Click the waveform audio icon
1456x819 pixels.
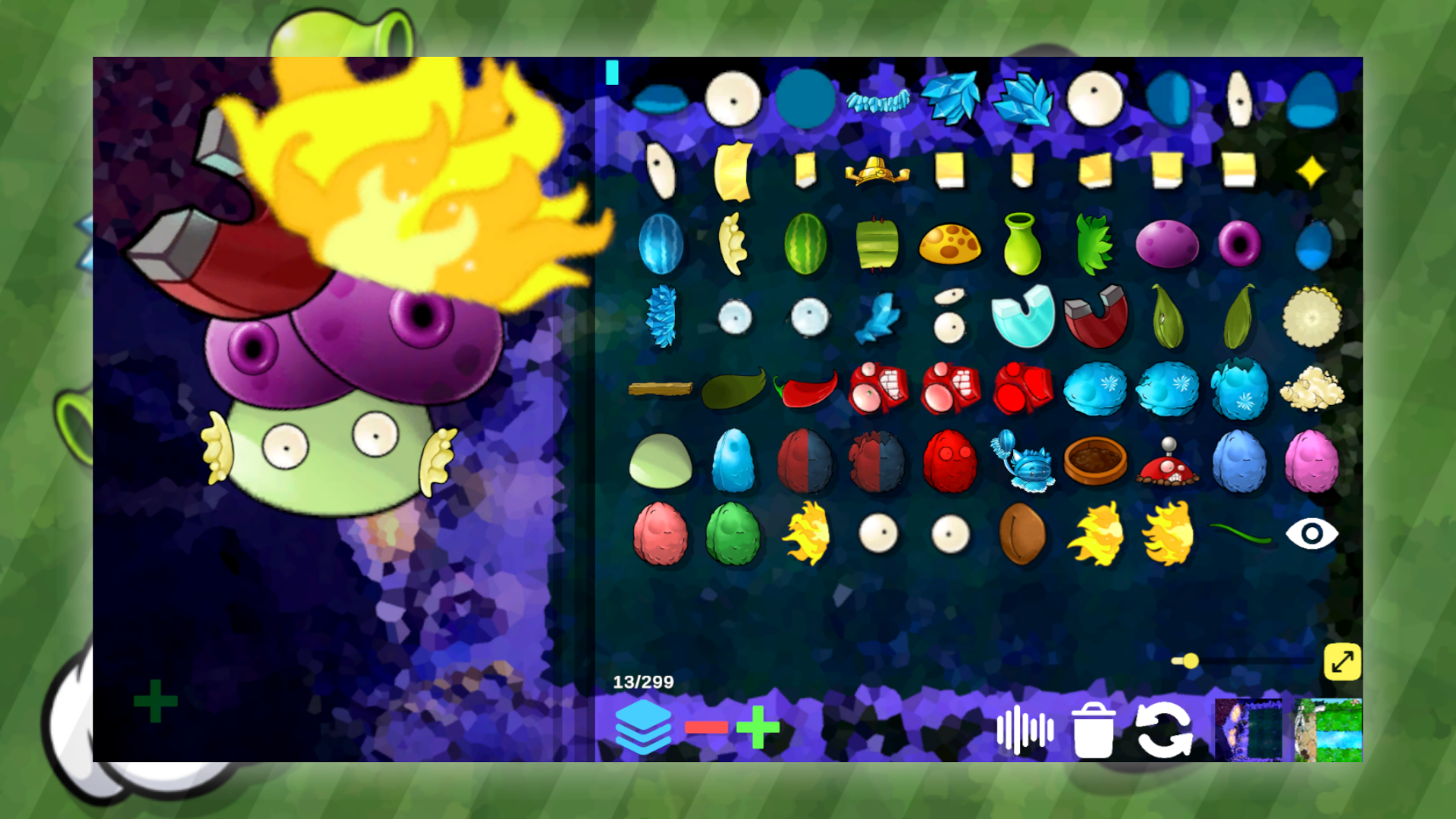1025,730
